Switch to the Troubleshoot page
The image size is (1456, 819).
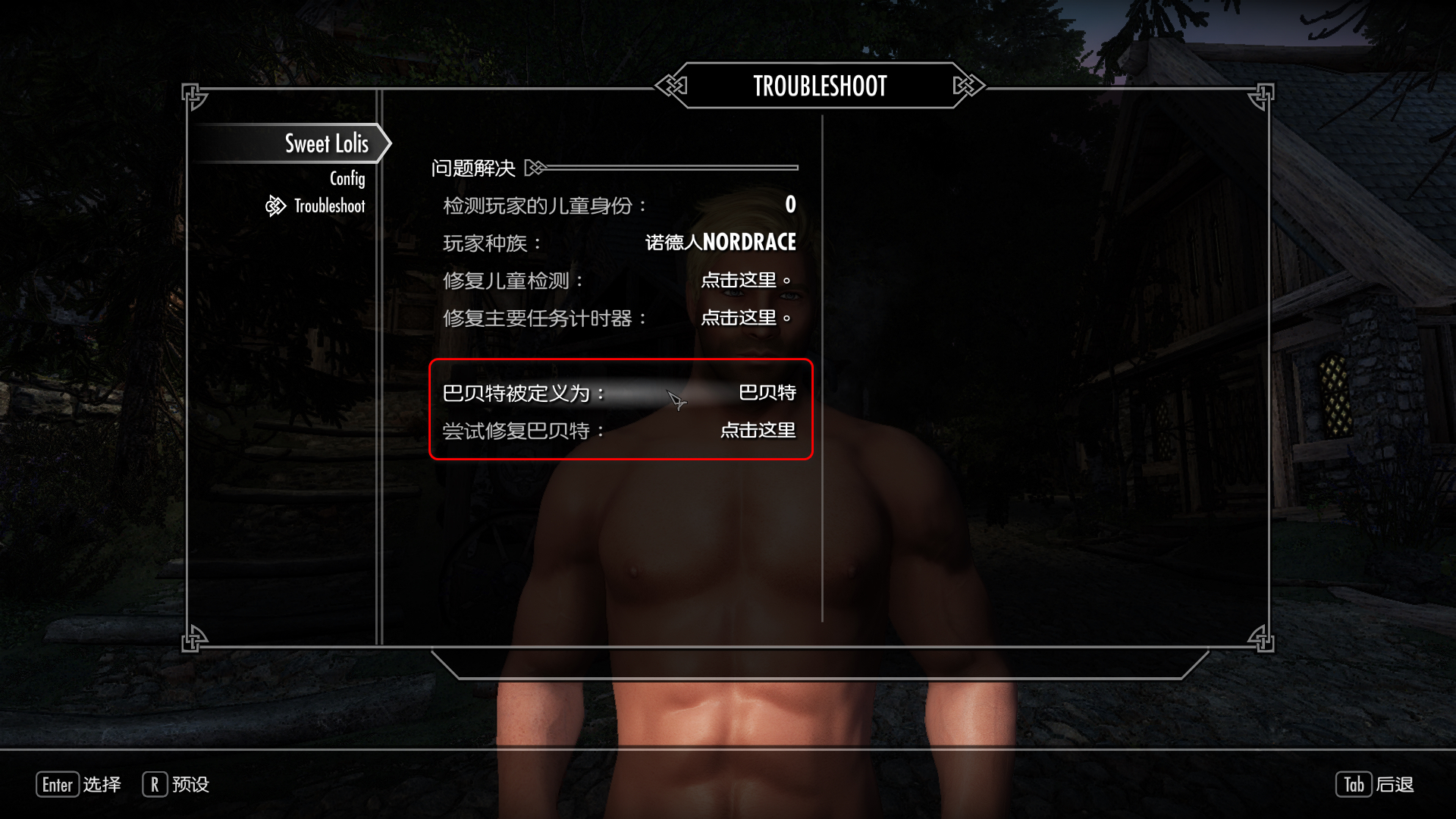click(x=329, y=206)
